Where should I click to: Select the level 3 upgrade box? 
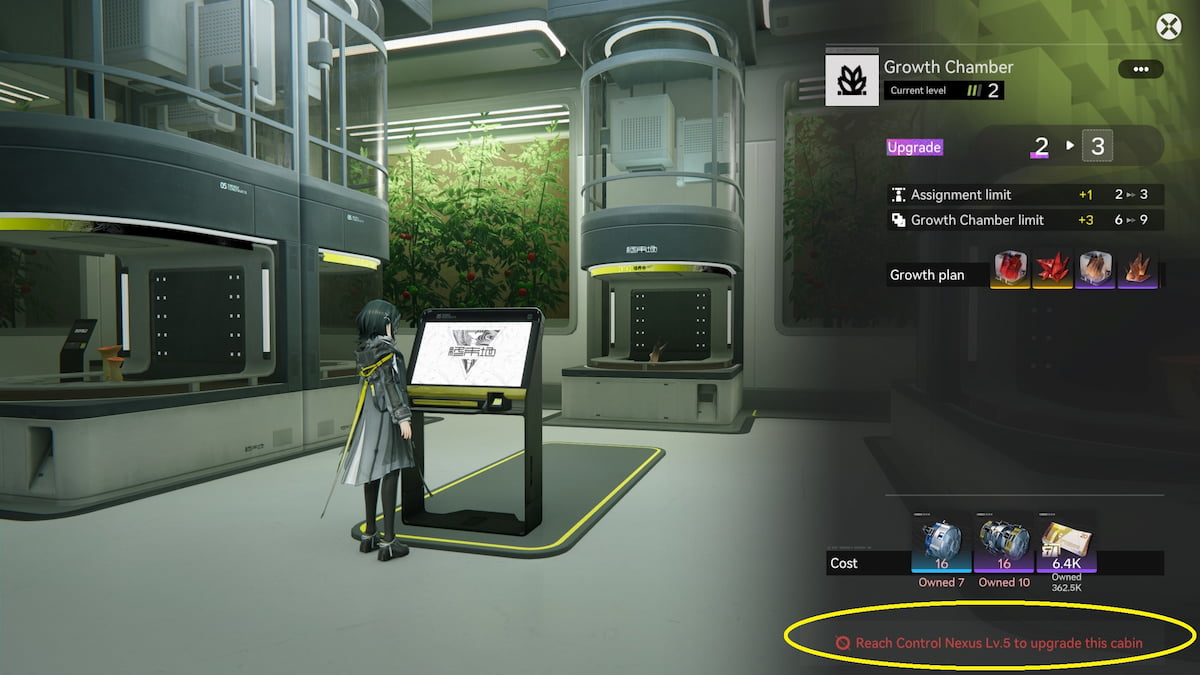1097,147
